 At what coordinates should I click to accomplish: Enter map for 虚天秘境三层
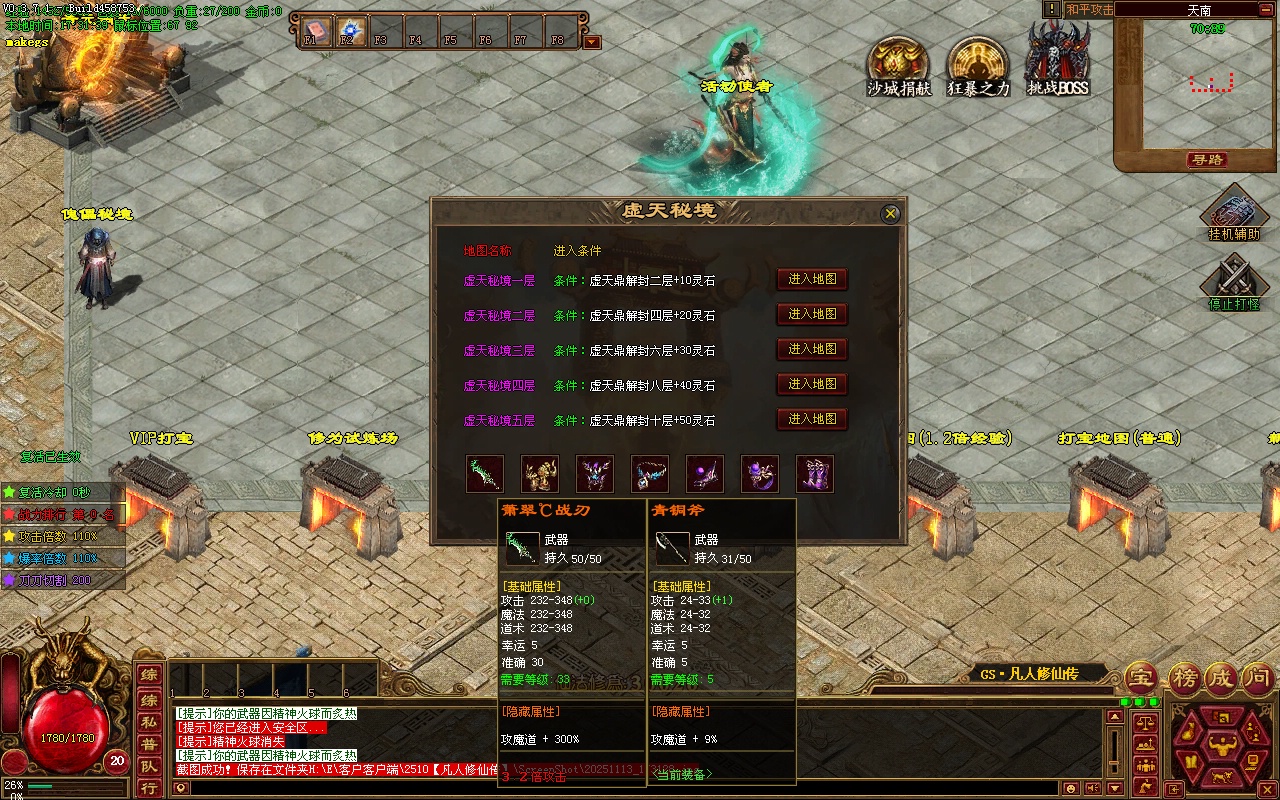(x=812, y=350)
